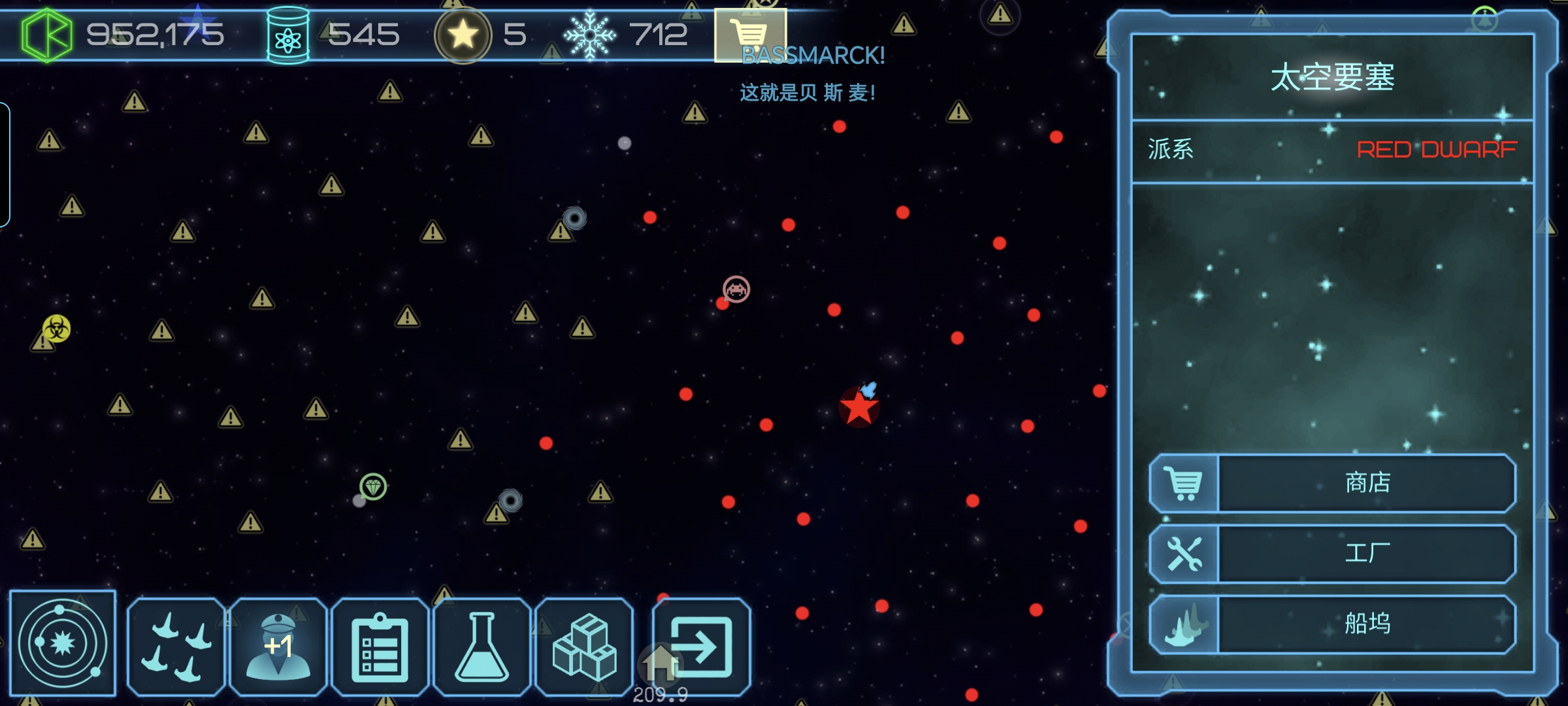Open the 船坞 shipyard
1568x706 pixels.
(x=1333, y=624)
